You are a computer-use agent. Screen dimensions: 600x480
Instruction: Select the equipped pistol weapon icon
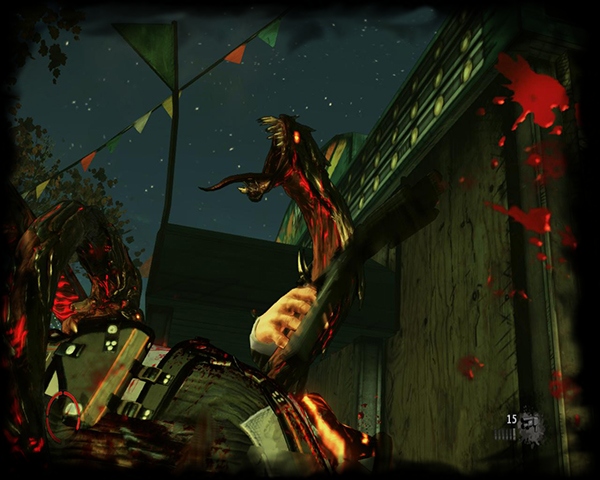532,424
